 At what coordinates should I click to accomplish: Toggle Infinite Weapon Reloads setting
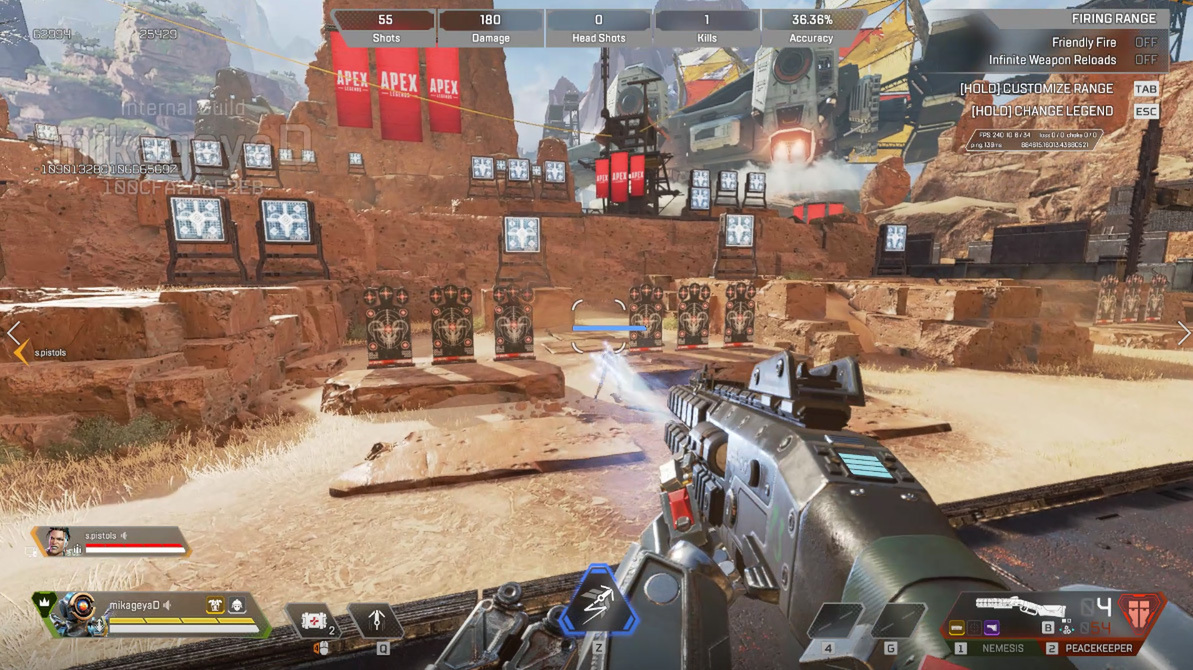1146,61
